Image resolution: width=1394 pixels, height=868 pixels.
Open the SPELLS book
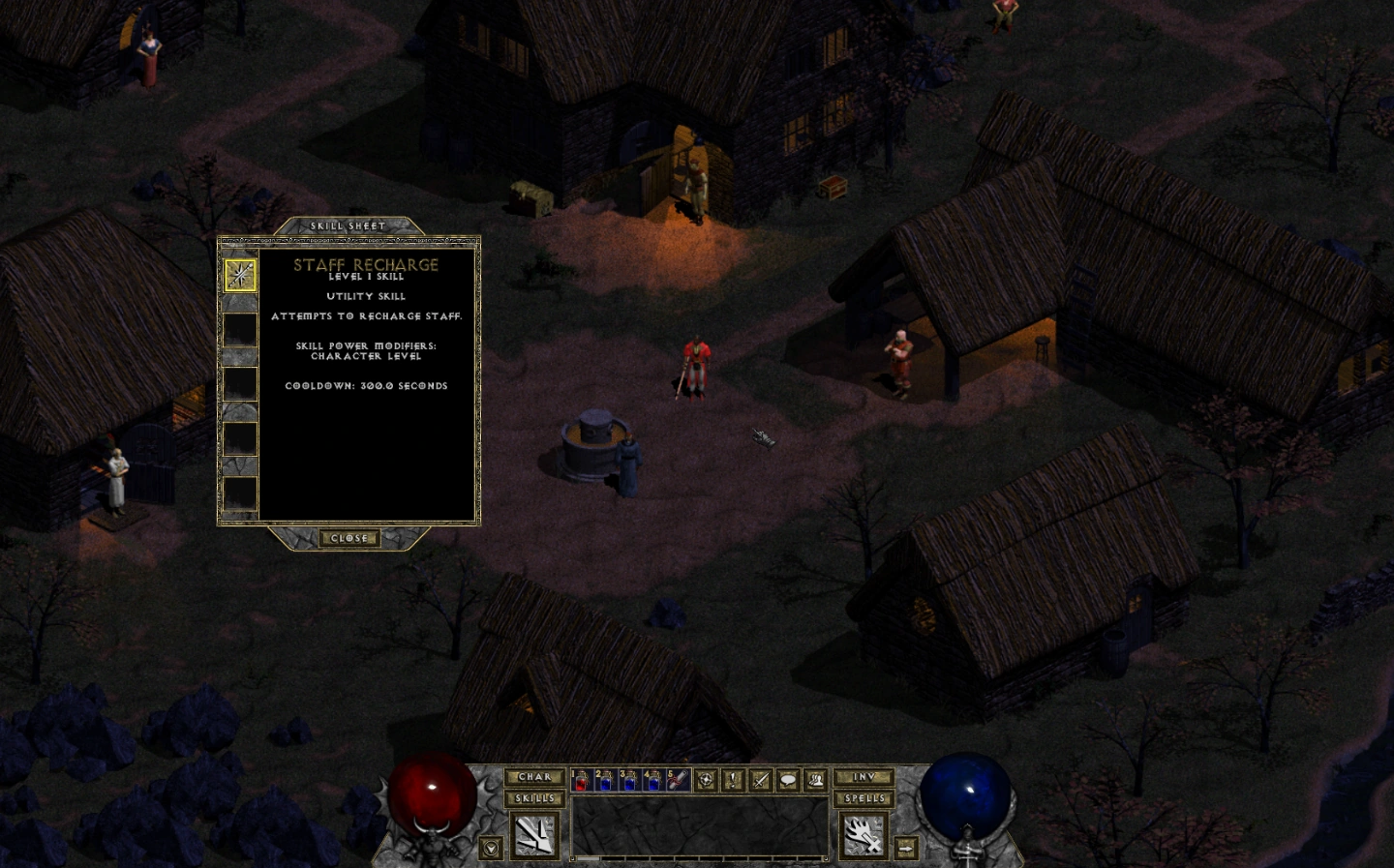point(864,798)
